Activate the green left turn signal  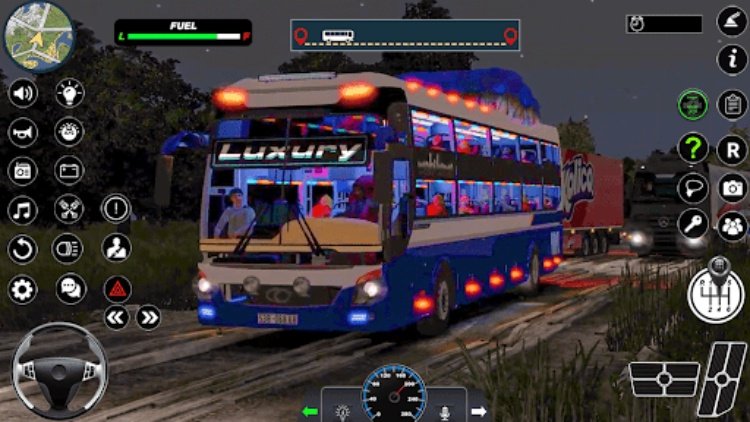click(312, 411)
